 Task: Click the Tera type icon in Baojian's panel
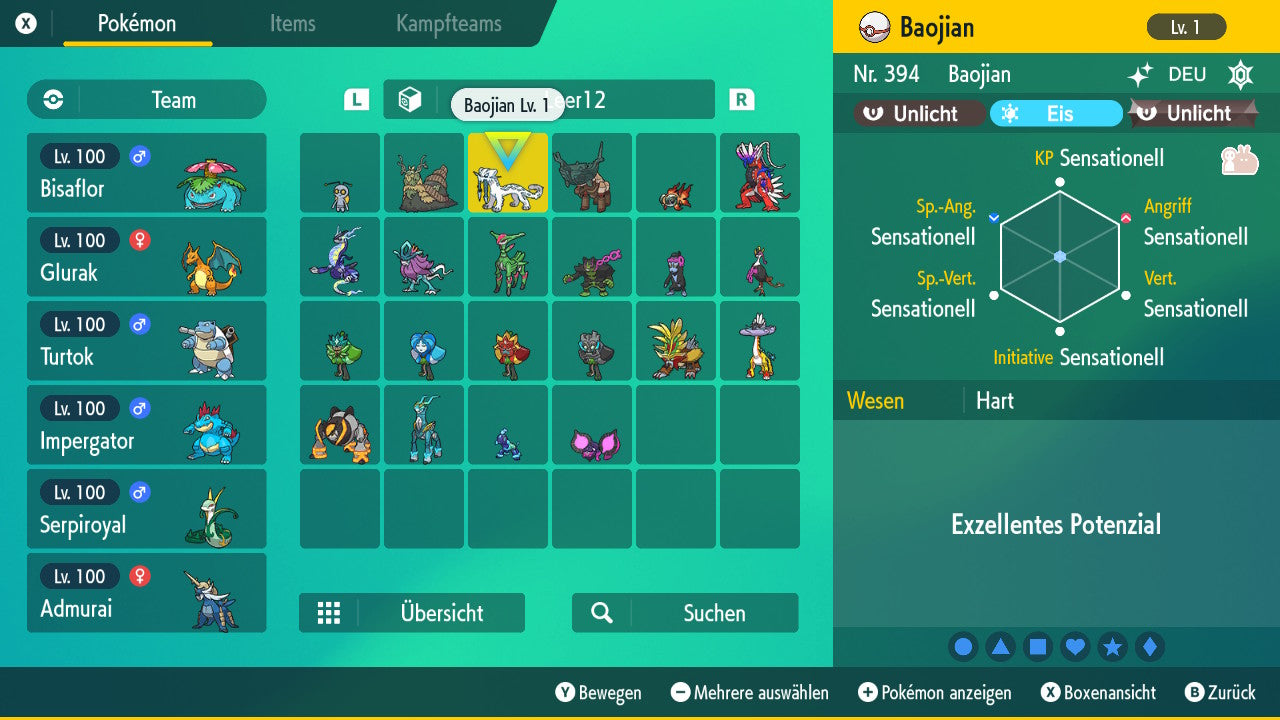[1240, 74]
